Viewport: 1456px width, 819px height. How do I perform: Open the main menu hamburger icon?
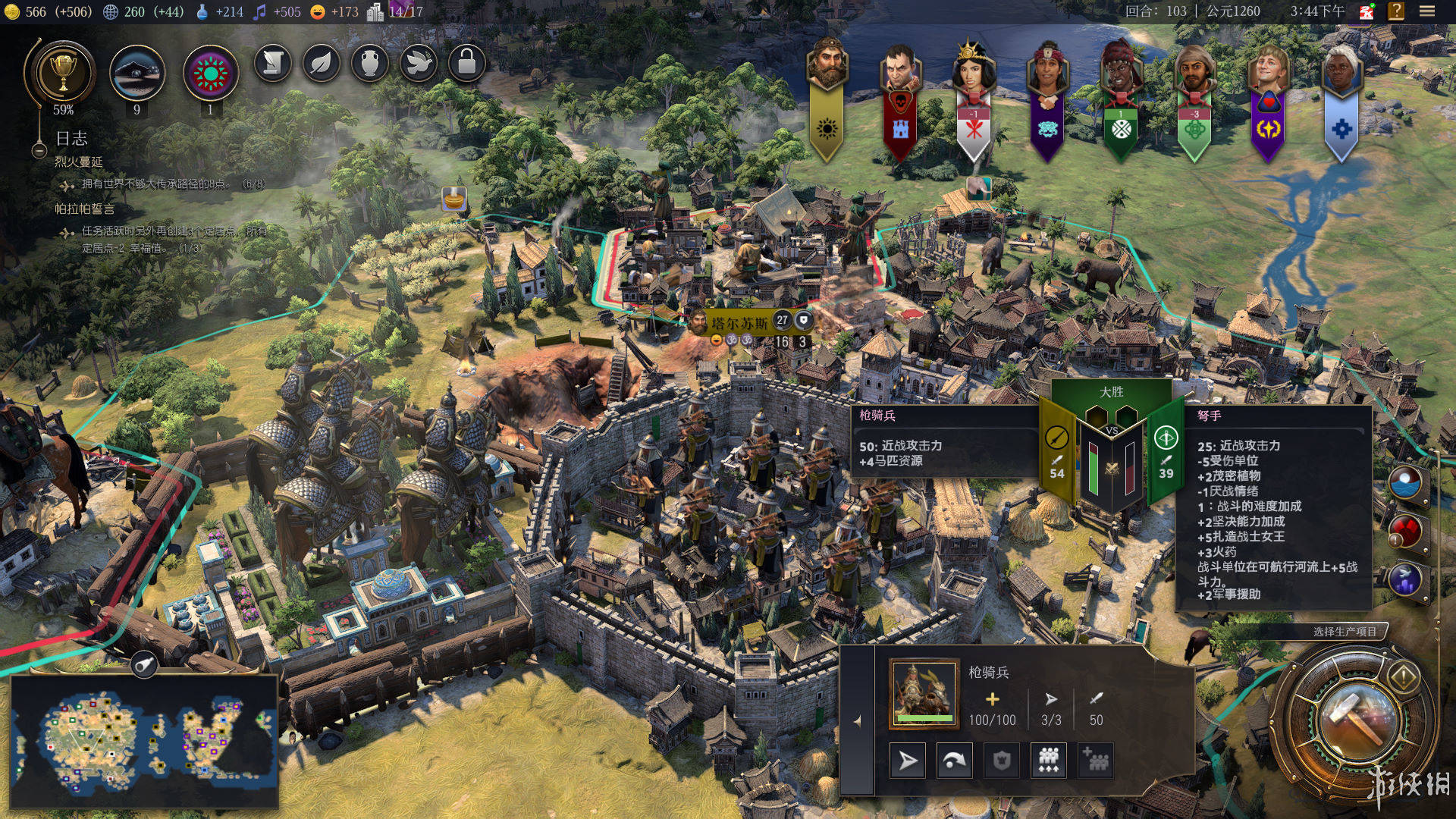[1427, 11]
